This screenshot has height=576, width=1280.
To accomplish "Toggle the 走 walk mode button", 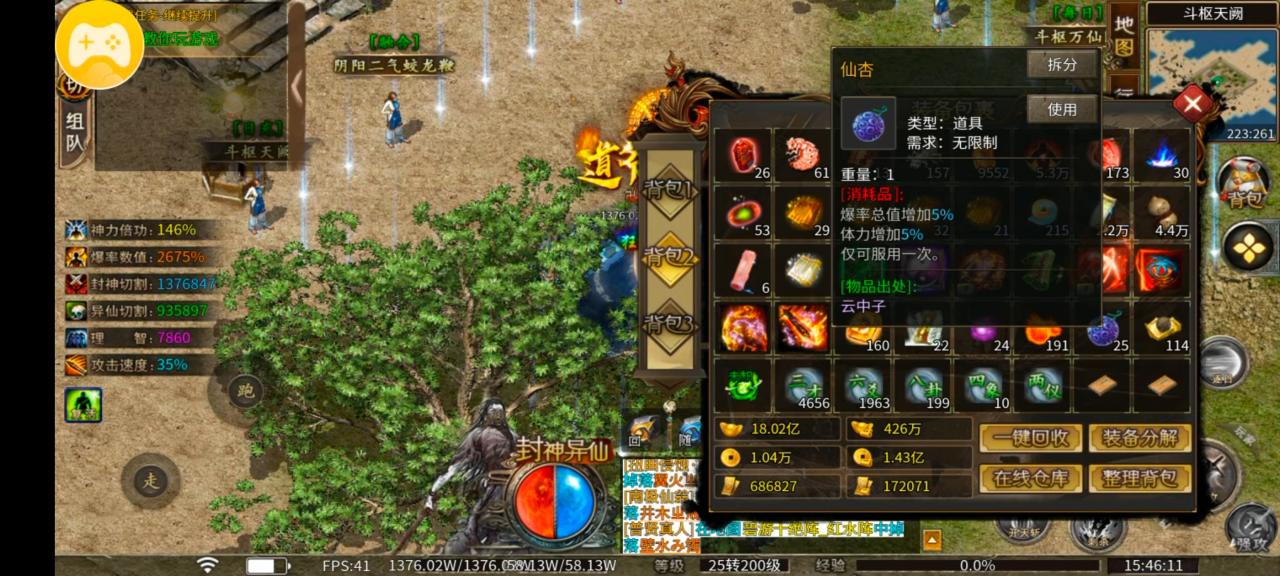I will tap(150, 481).
